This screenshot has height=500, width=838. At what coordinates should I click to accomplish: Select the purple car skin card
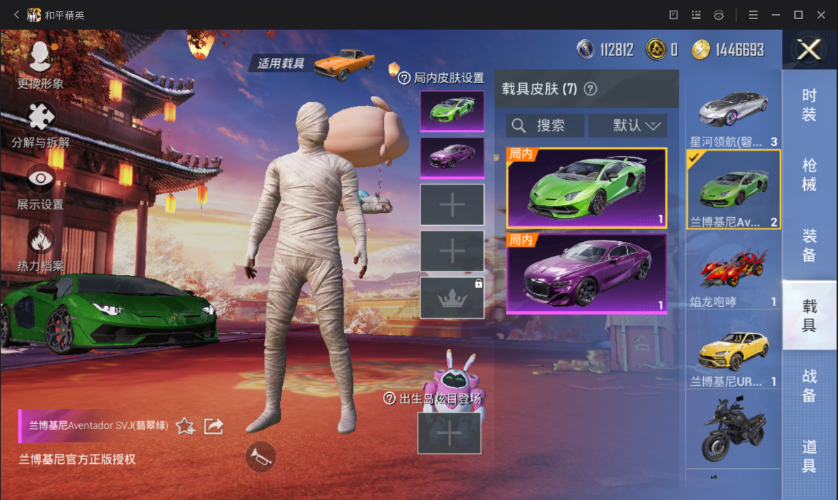586,273
